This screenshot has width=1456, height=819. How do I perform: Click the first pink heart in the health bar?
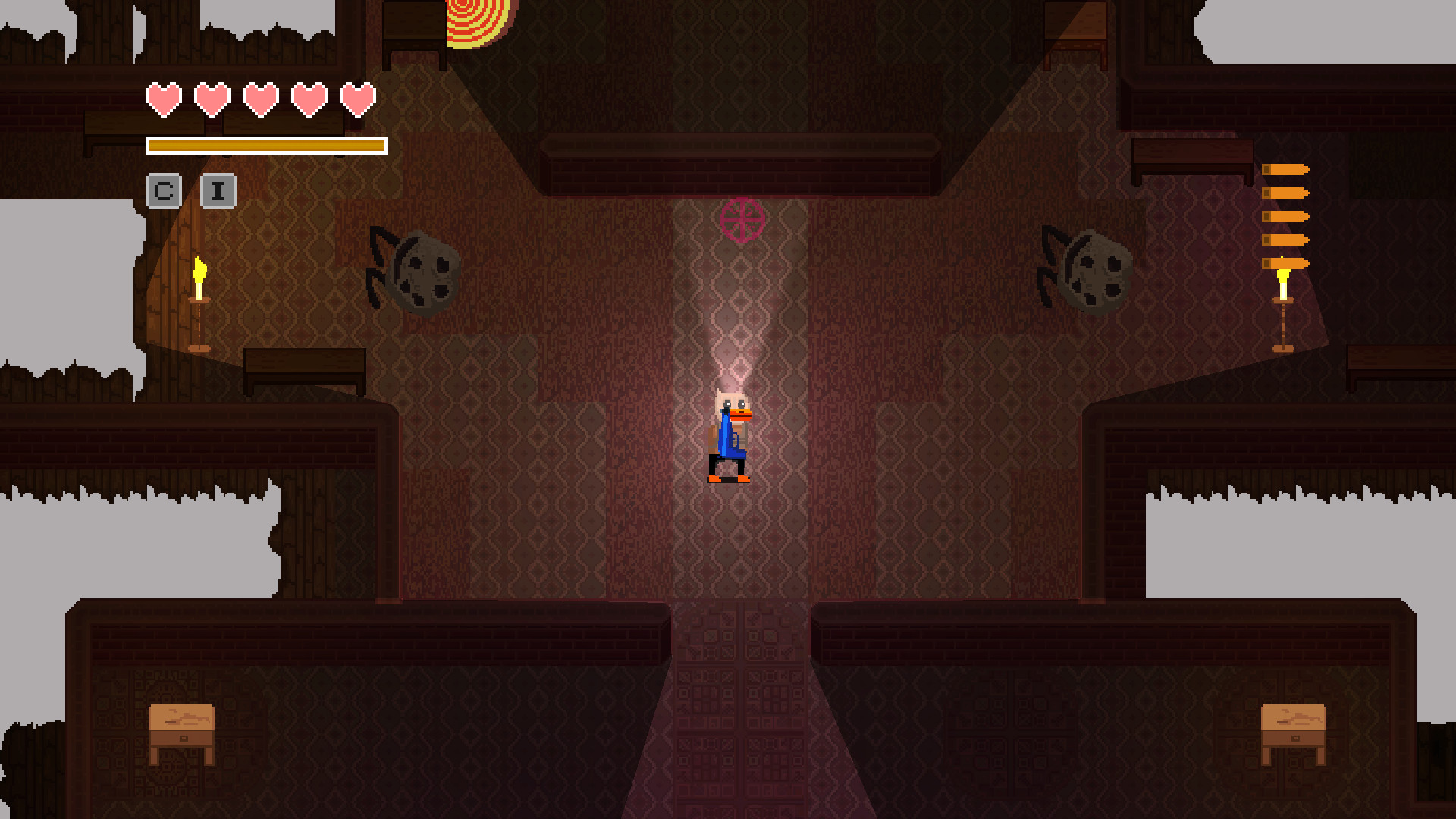[162, 99]
